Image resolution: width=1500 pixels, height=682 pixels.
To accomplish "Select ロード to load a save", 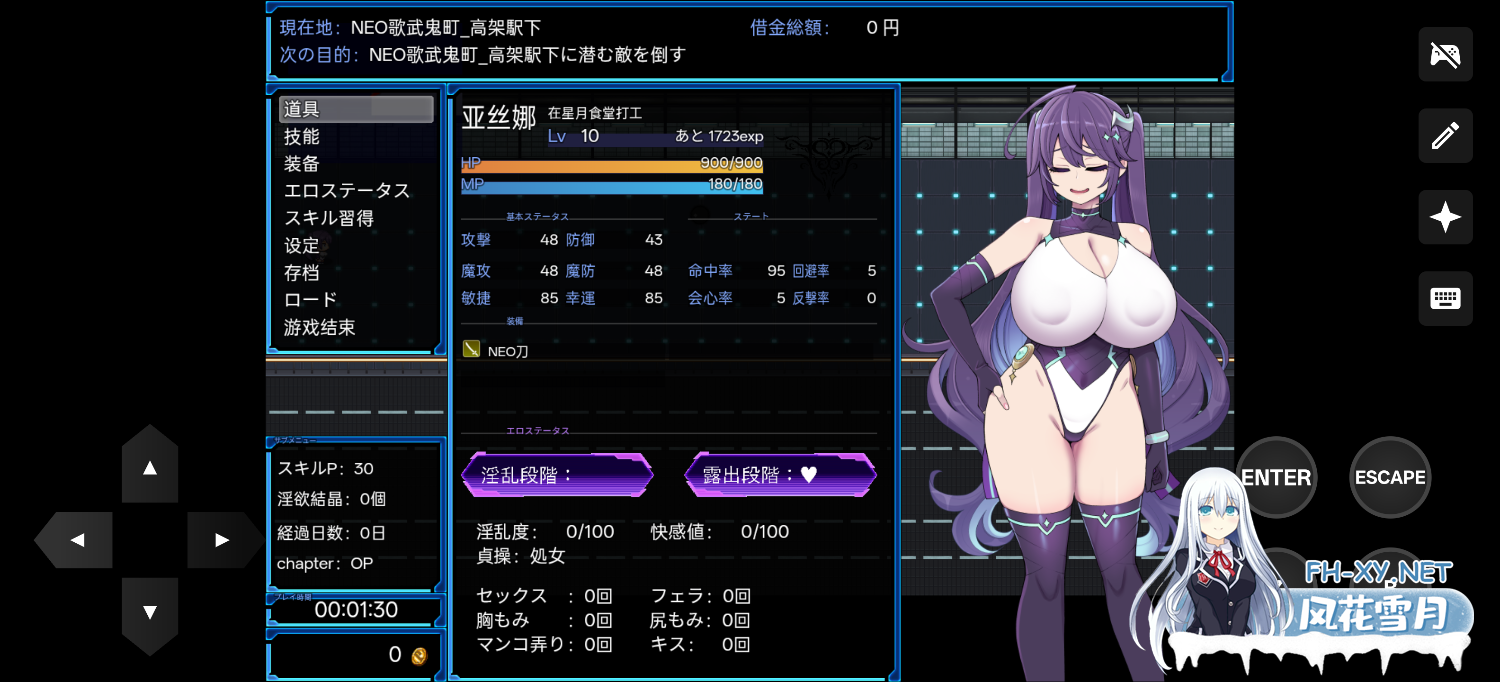I will [311, 300].
